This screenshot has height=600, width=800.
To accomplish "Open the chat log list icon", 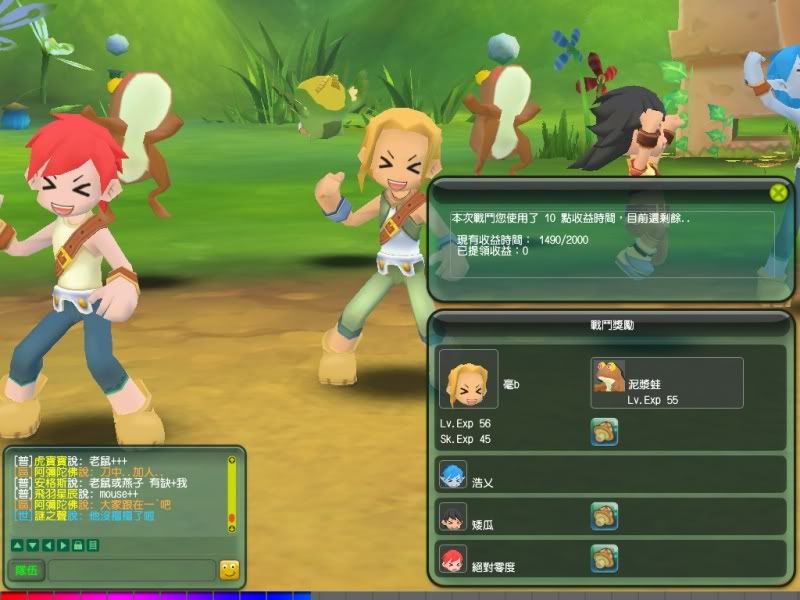I will coord(93,545).
